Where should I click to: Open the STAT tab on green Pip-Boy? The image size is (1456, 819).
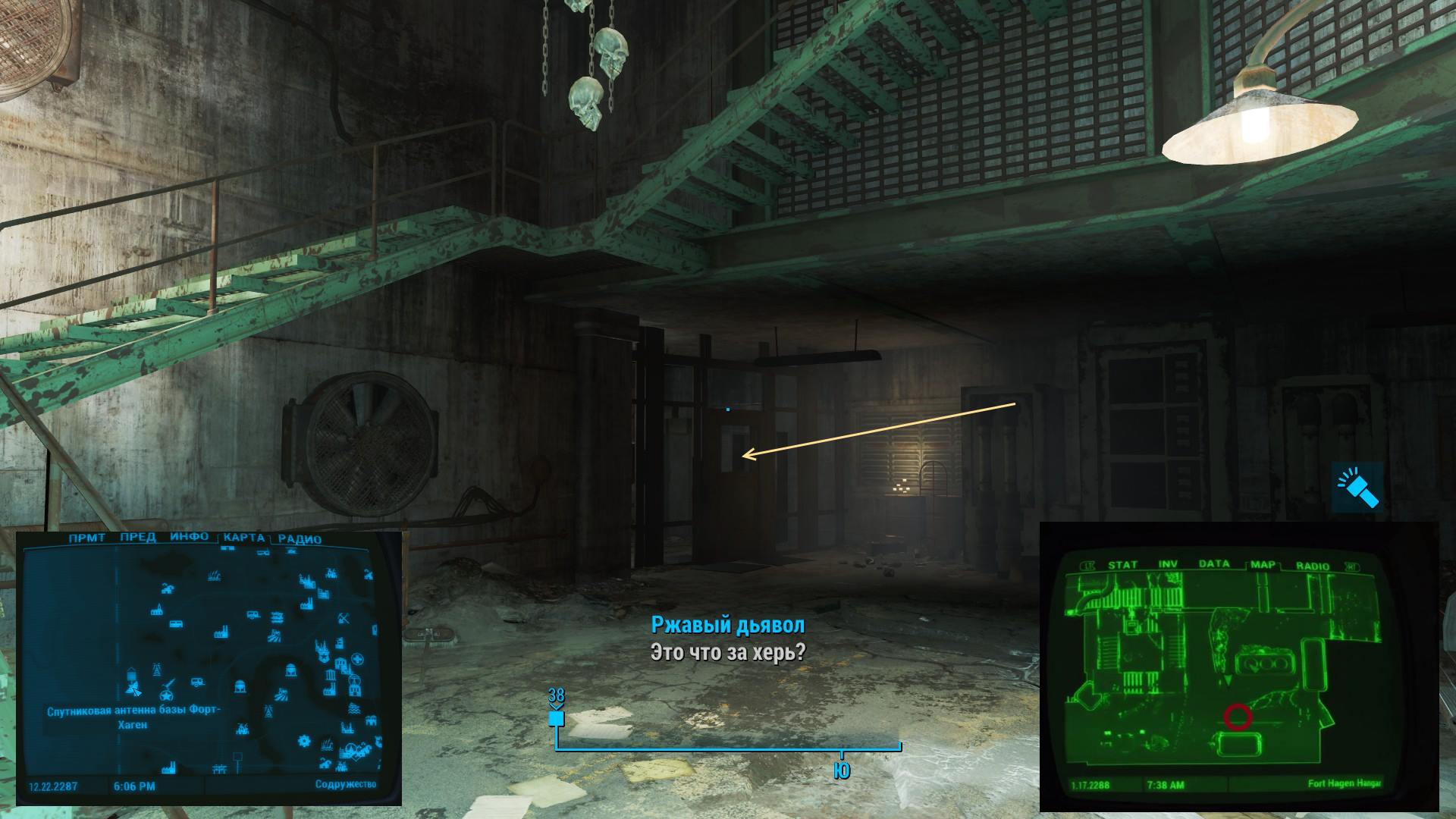click(x=1122, y=566)
